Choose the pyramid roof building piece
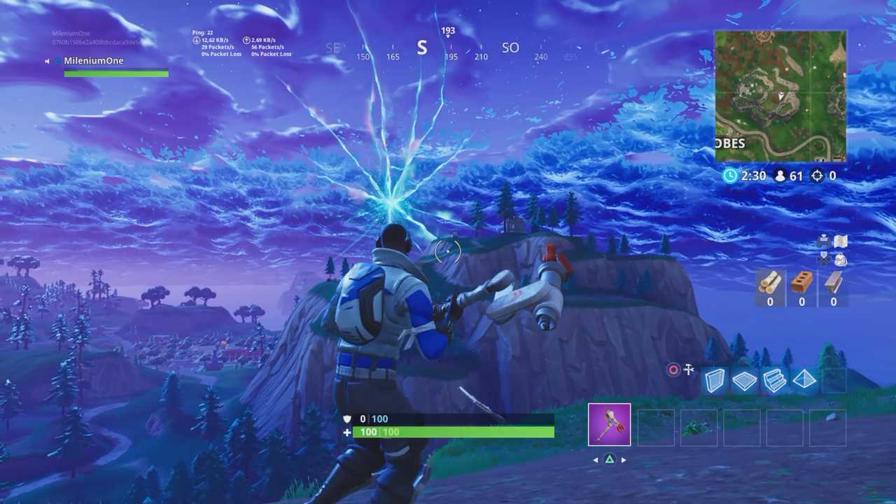Screen dimensions: 896x504 tap(805, 380)
